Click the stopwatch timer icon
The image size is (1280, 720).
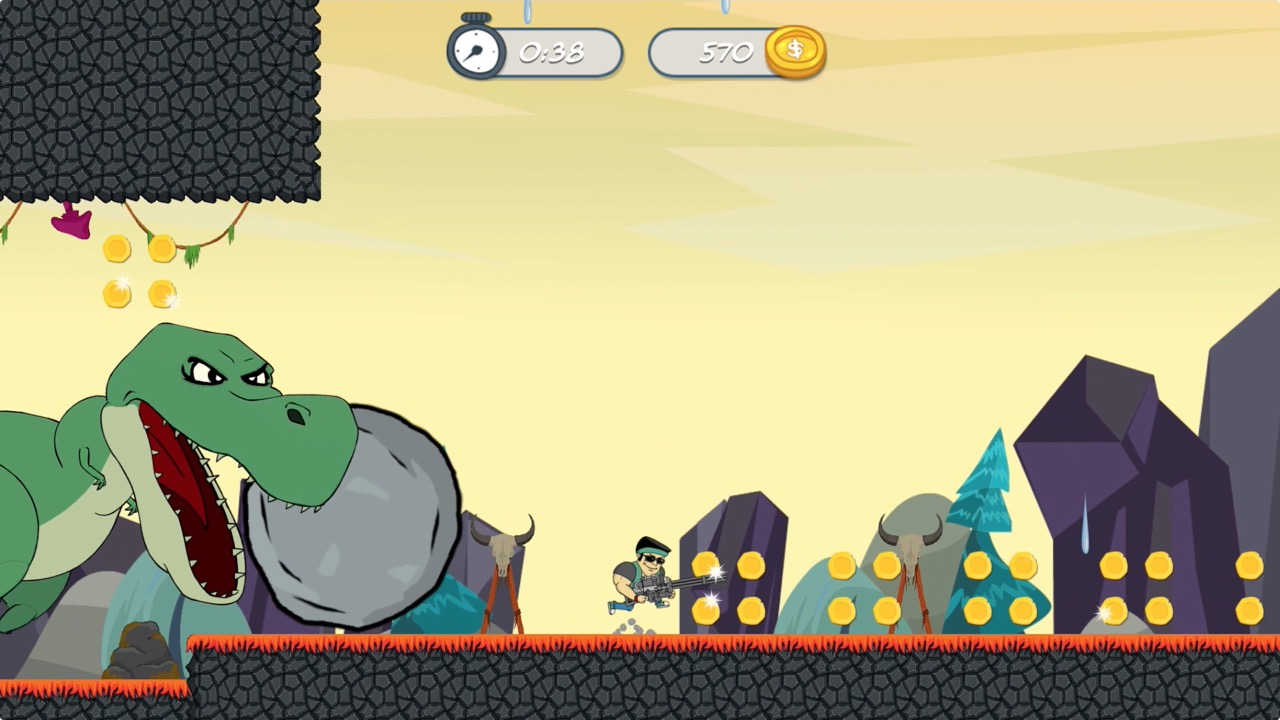[476, 52]
